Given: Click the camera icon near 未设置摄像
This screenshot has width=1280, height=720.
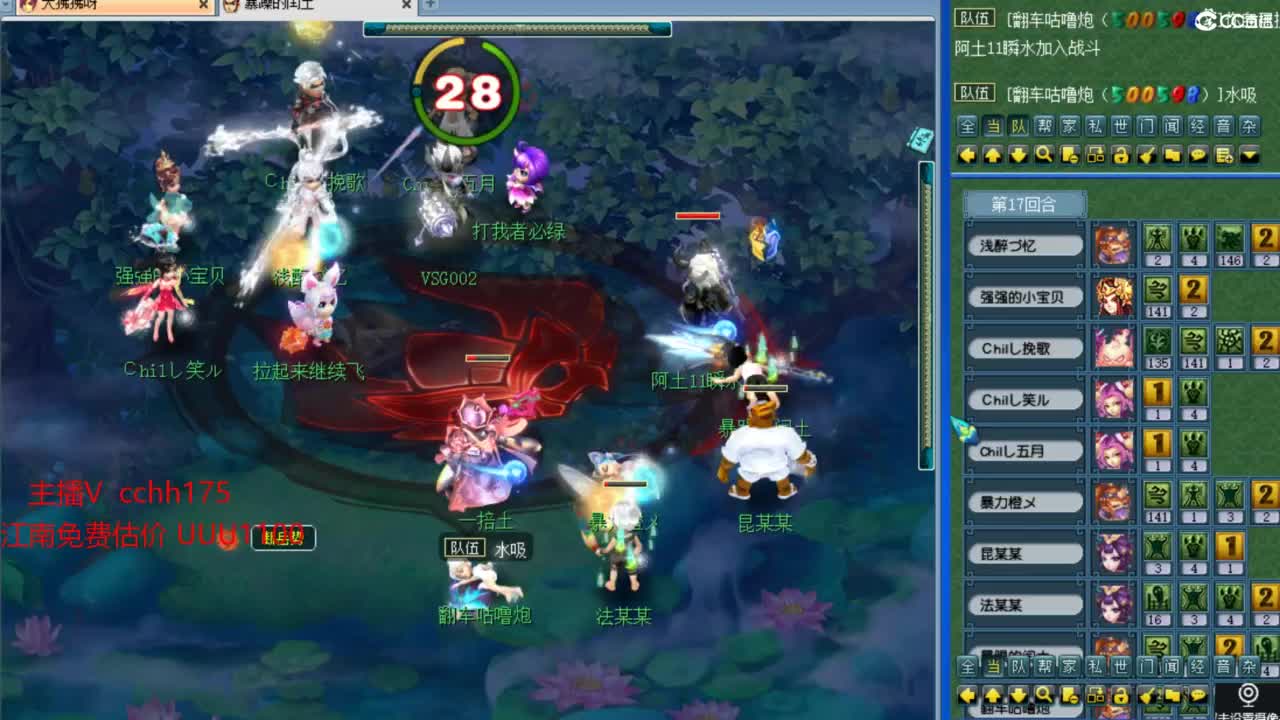Looking at the screenshot, I should coord(1248,693).
